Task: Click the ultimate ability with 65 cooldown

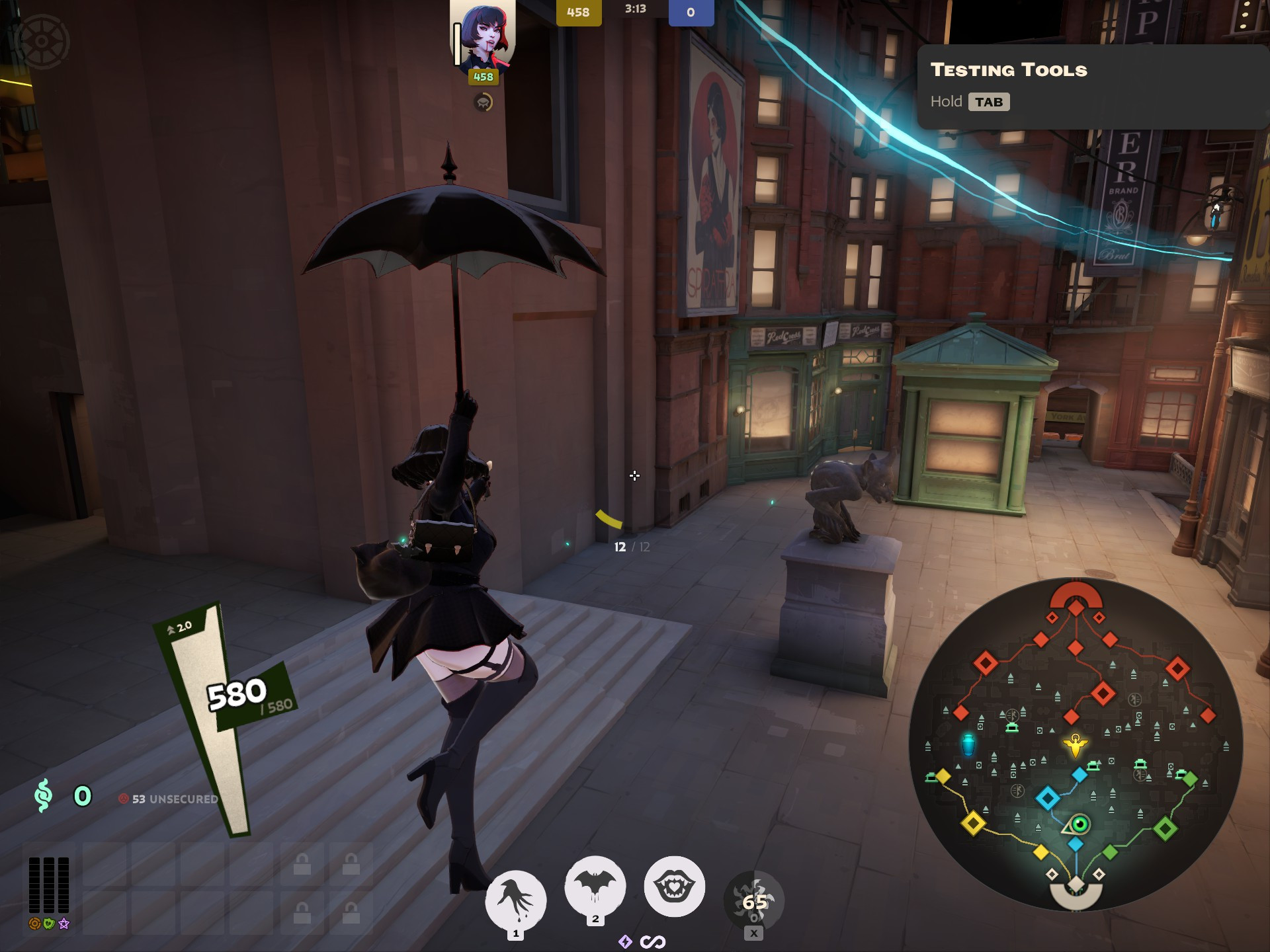Action: pyautogui.click(x=751, y=901)
